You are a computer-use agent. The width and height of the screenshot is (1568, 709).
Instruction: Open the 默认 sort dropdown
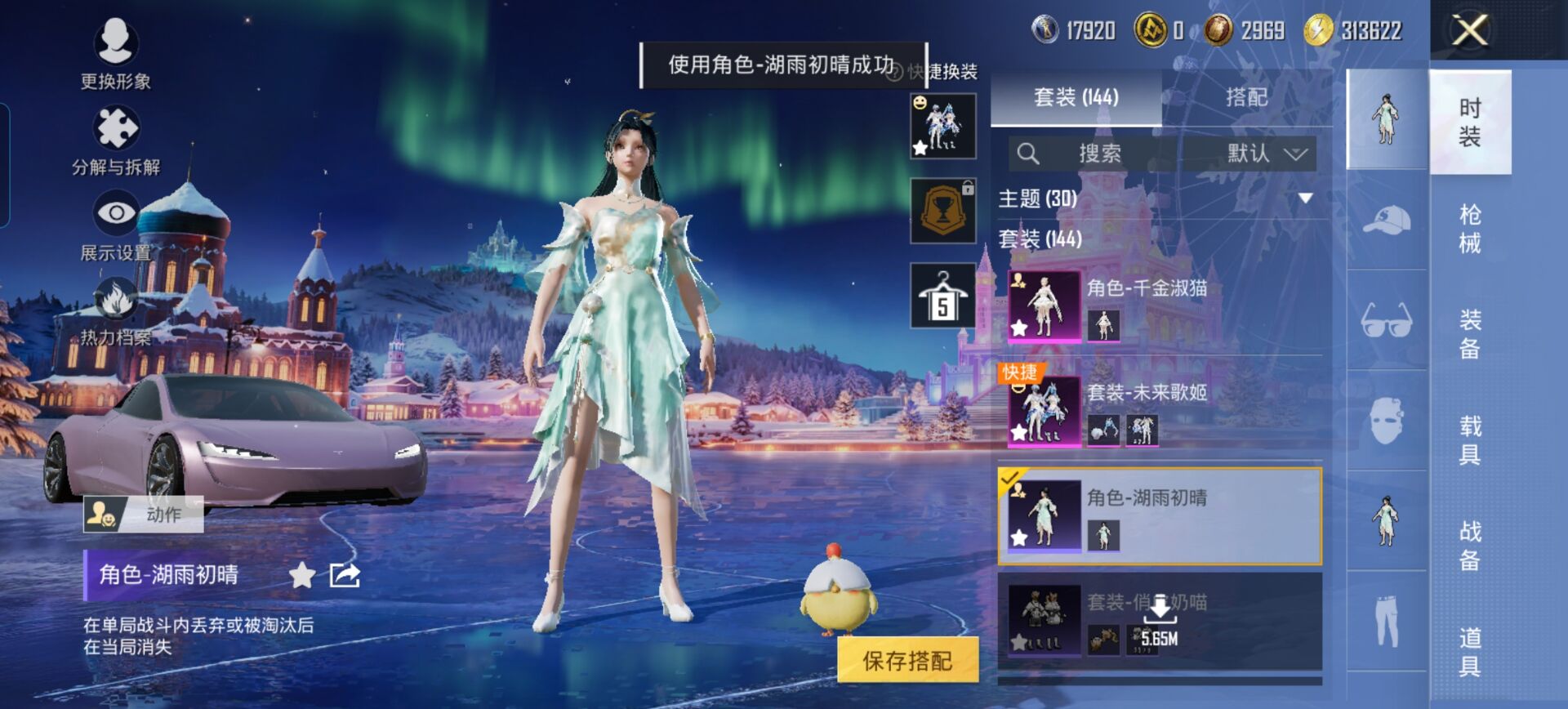pyautogui.click(x=1266, y=154)
